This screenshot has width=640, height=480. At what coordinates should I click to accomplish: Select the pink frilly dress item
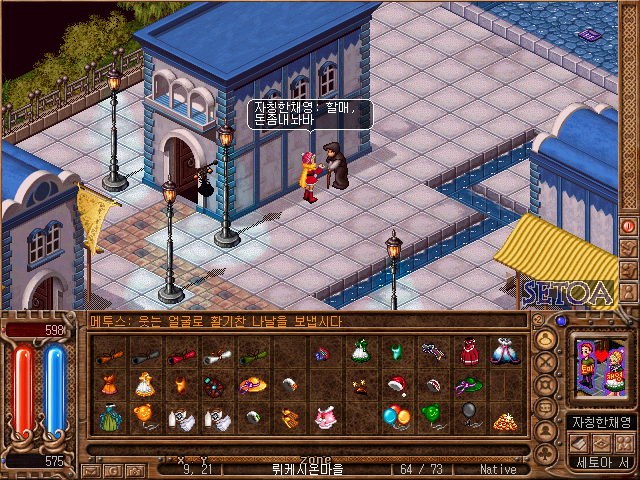point(323,418)
